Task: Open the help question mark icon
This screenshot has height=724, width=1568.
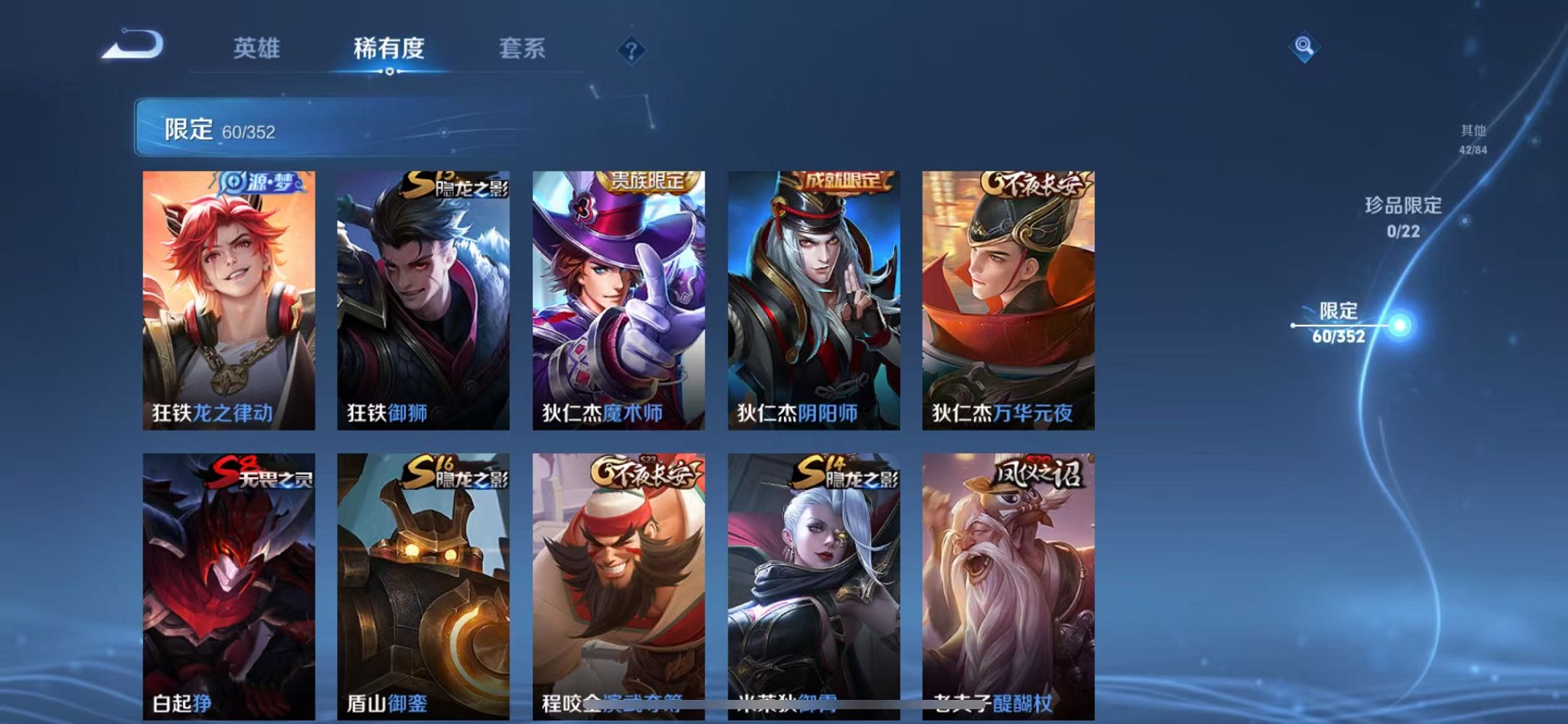Action: 632,50
